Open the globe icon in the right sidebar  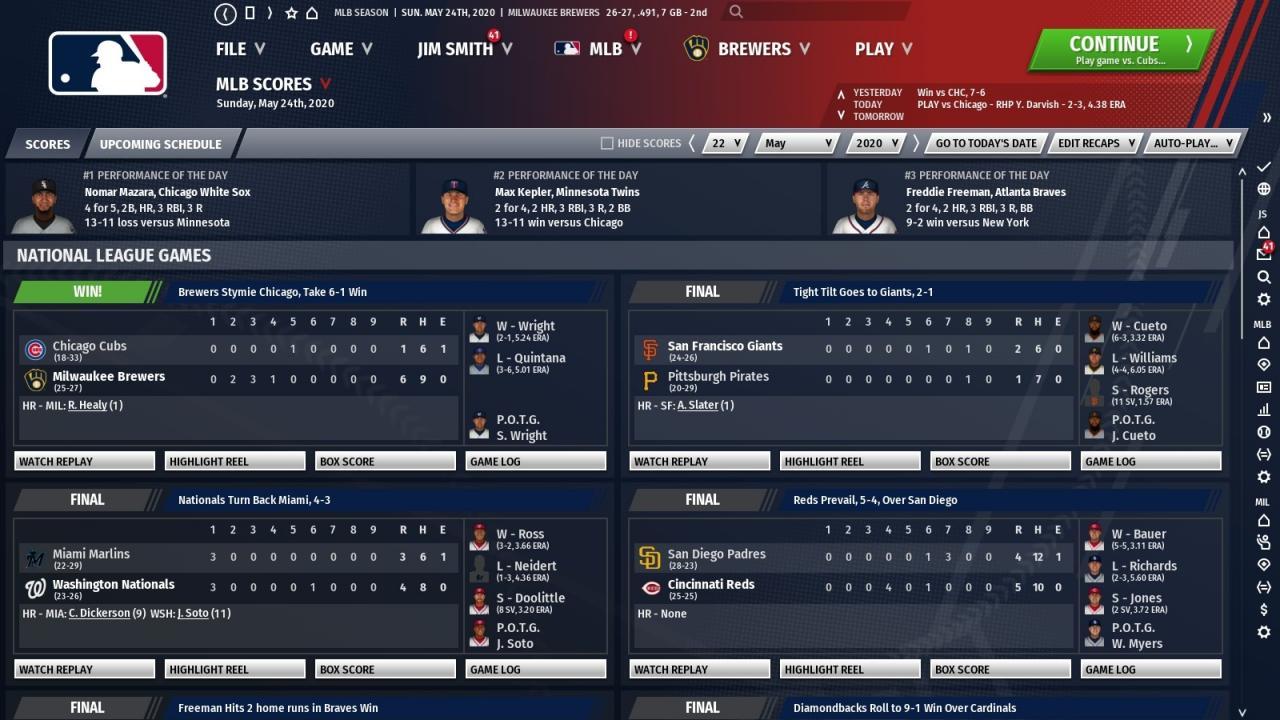click(x=1262, y=187)
